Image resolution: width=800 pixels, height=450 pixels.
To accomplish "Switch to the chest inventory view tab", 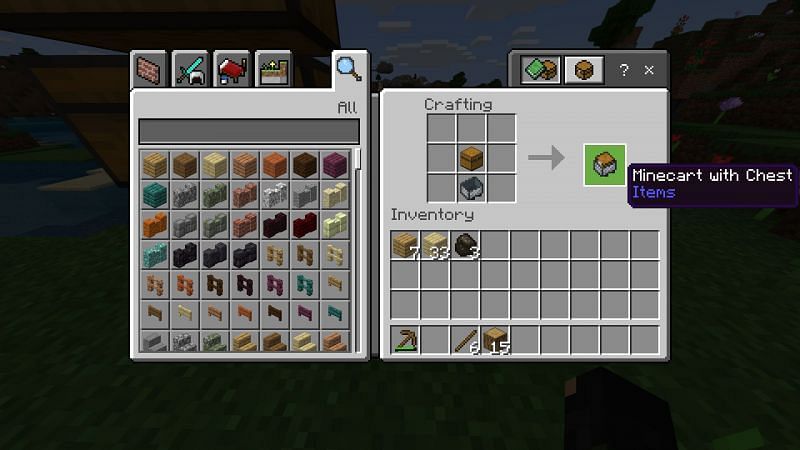I will point(584,70).
